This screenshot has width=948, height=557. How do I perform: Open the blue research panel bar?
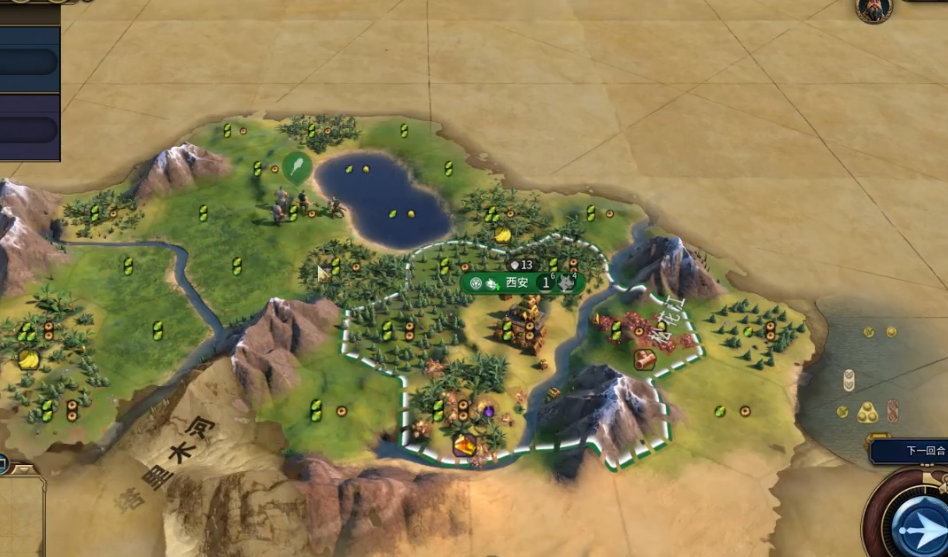[29, 62]
